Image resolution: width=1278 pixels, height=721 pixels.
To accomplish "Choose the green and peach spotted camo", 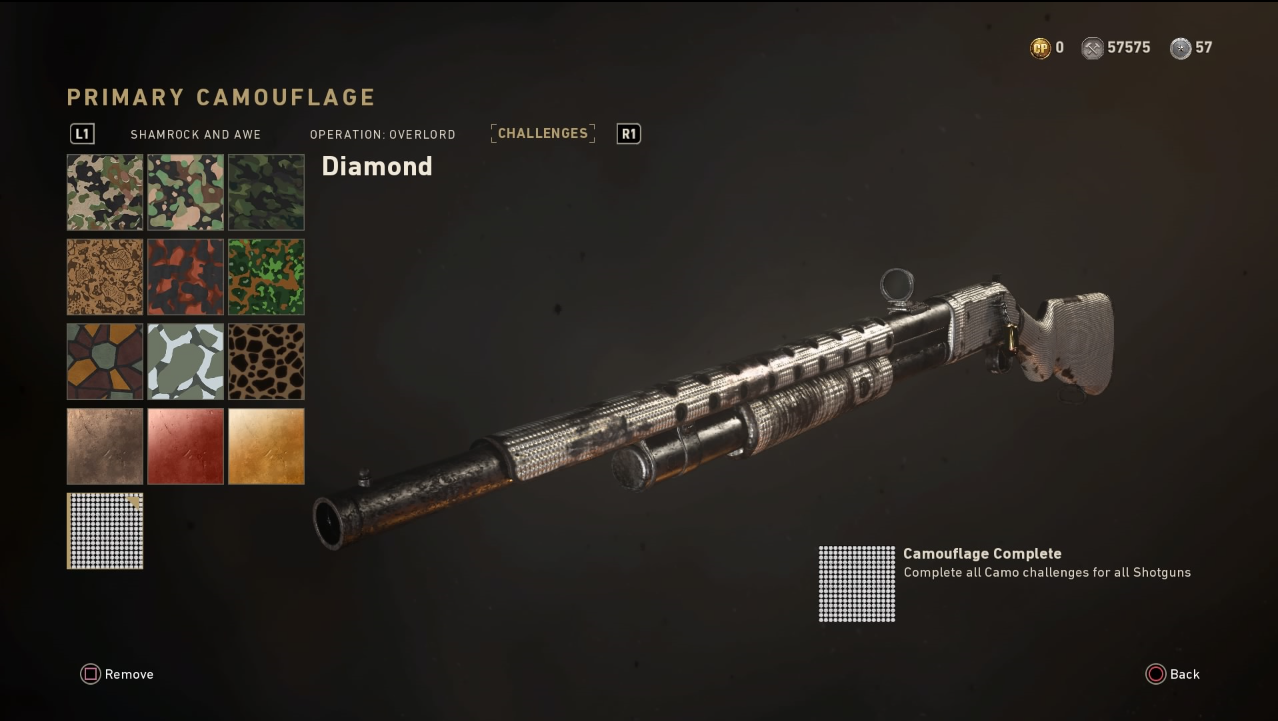I will [186, 192].
